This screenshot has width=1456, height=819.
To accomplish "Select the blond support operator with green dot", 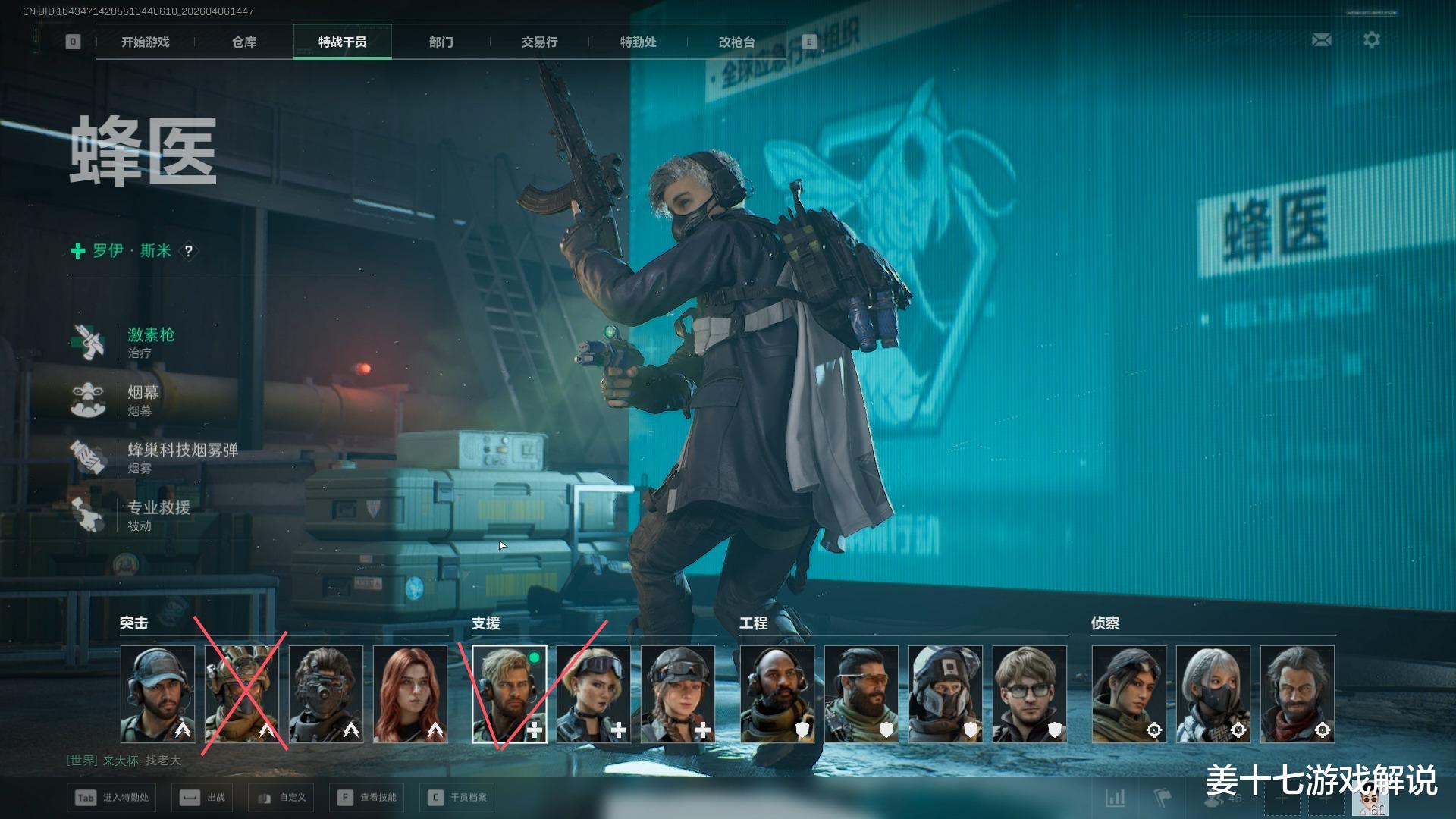I will pos(510,694).
